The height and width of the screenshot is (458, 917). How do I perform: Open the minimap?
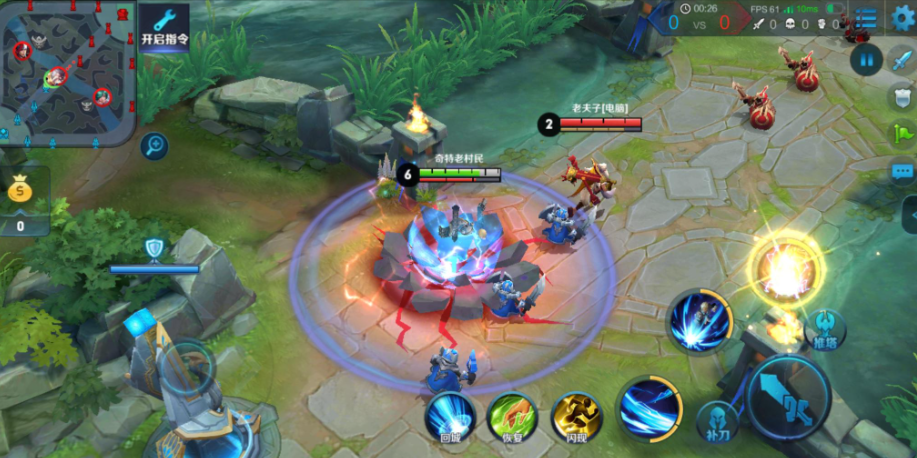pyautogui.click(x=66, y=71)
